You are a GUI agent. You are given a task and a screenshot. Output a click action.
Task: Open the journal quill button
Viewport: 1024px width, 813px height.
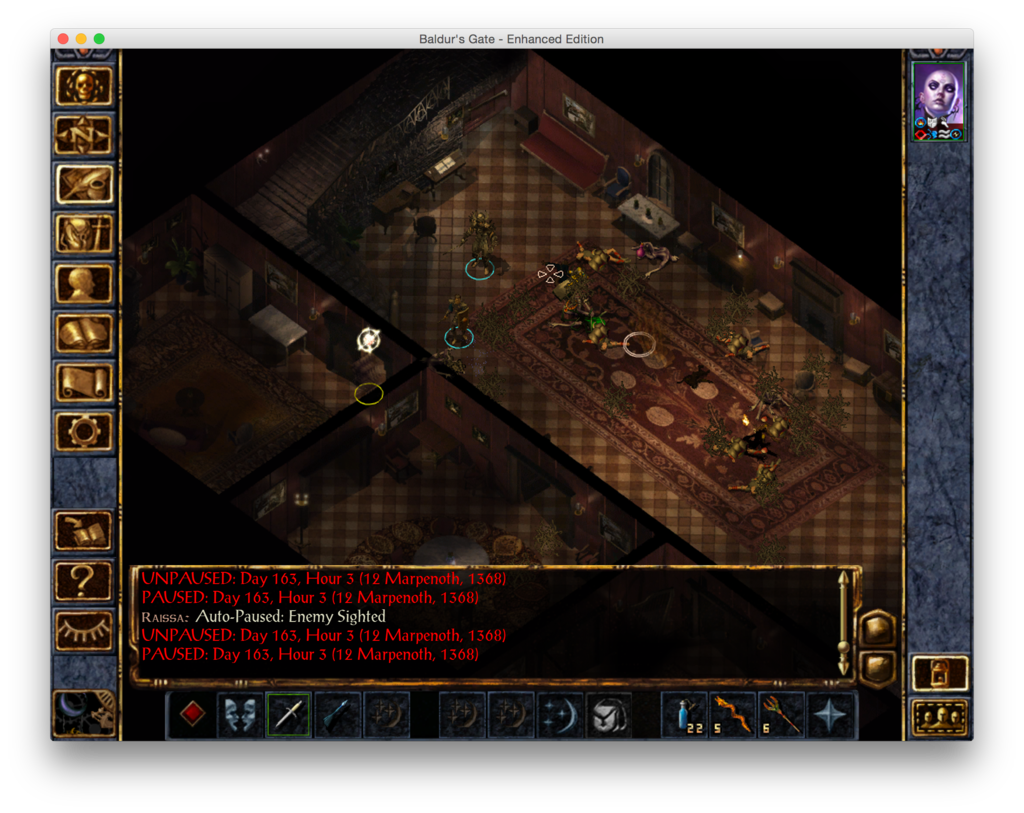(84, 184)
